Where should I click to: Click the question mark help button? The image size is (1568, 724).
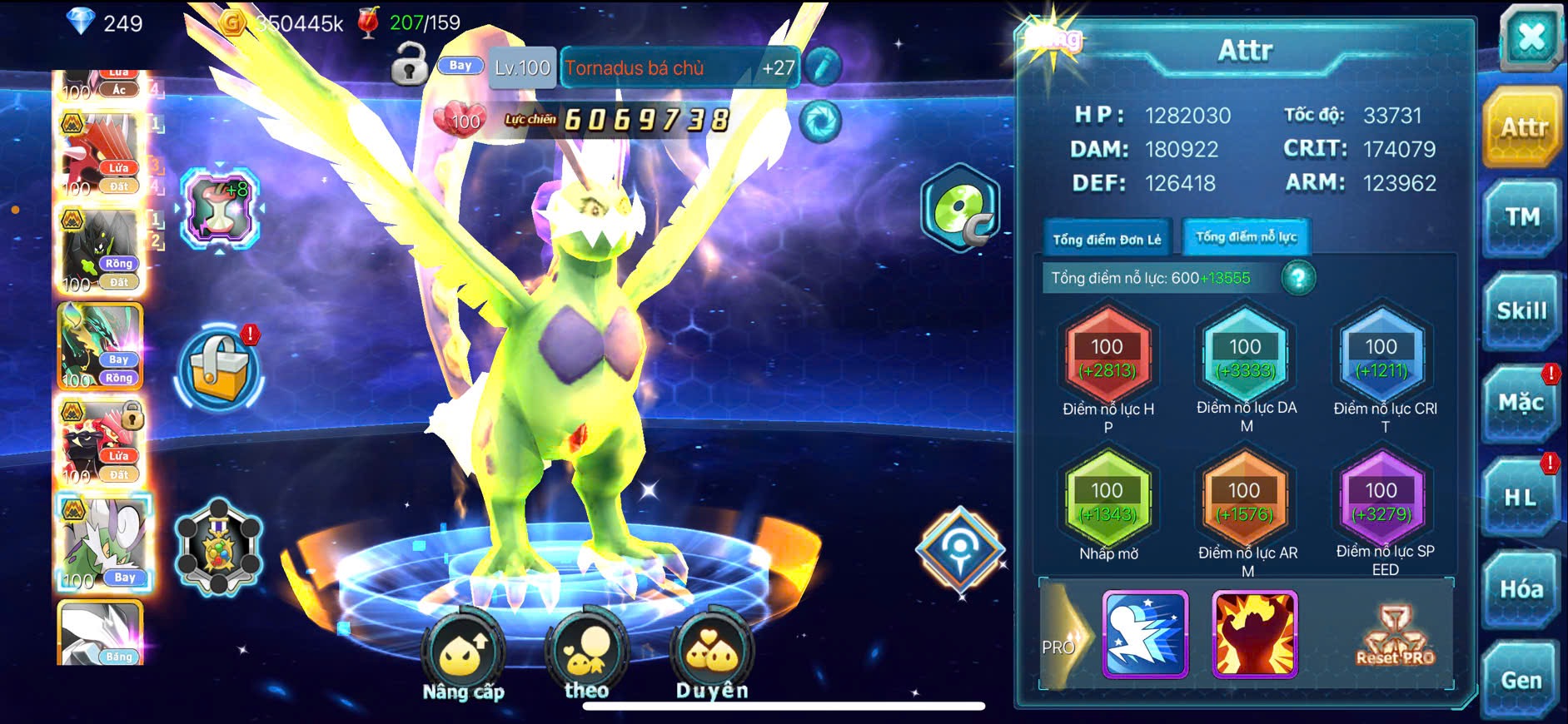[1298, 278]
